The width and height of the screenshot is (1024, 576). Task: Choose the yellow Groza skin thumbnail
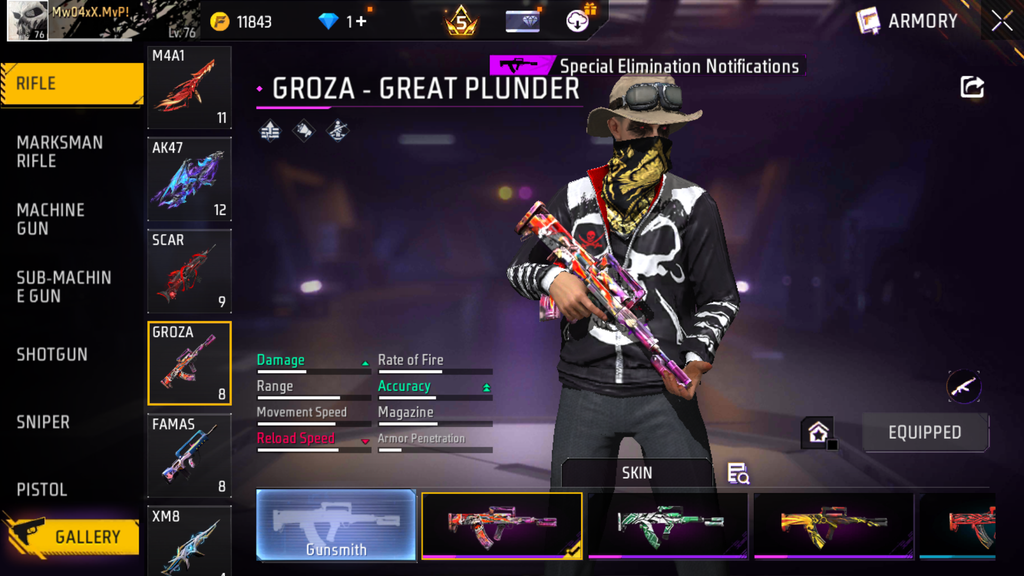[834, 525]
